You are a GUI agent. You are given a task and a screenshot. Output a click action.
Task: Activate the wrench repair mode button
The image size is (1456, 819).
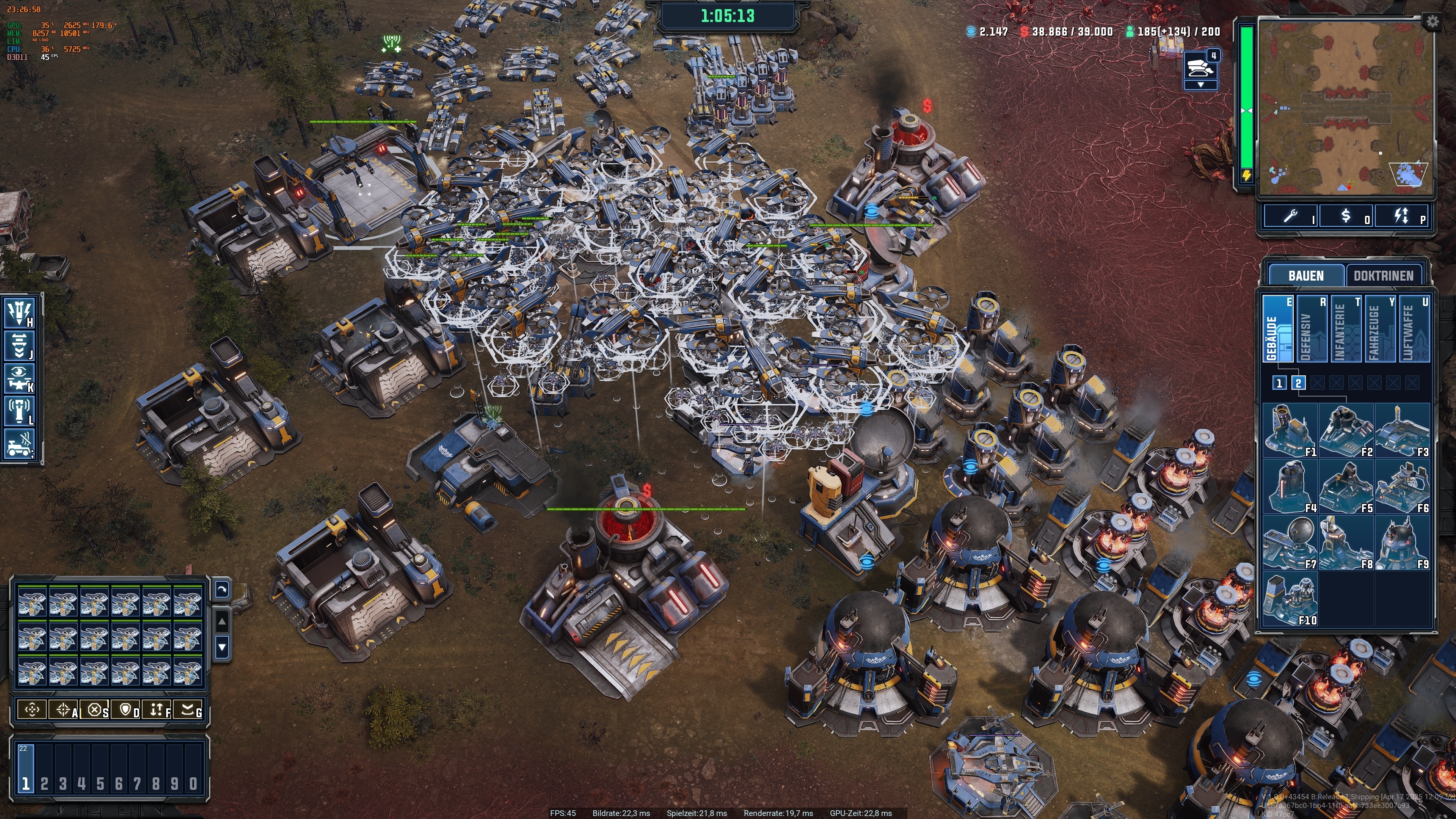click(x=1290, y=217)
